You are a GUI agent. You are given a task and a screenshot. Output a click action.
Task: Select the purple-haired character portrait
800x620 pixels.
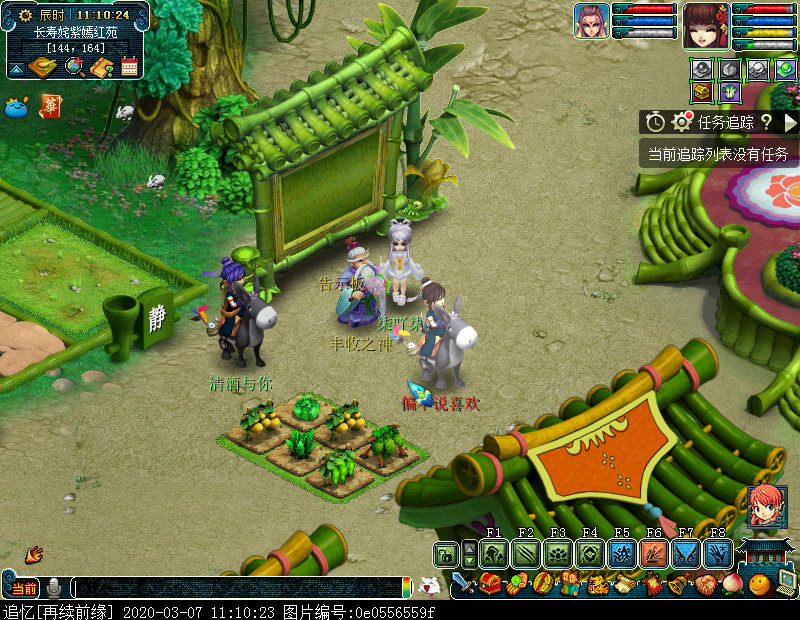591,21
